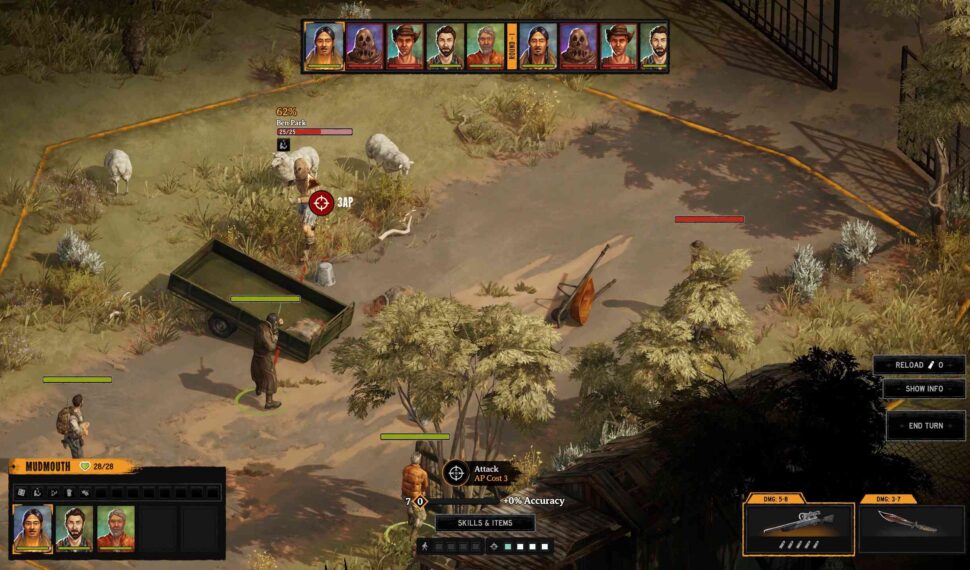This screenshot has width=970, height=570.
Task: Open Skills & Items menu
Action: pyautogui.click(x=485, y=523)
